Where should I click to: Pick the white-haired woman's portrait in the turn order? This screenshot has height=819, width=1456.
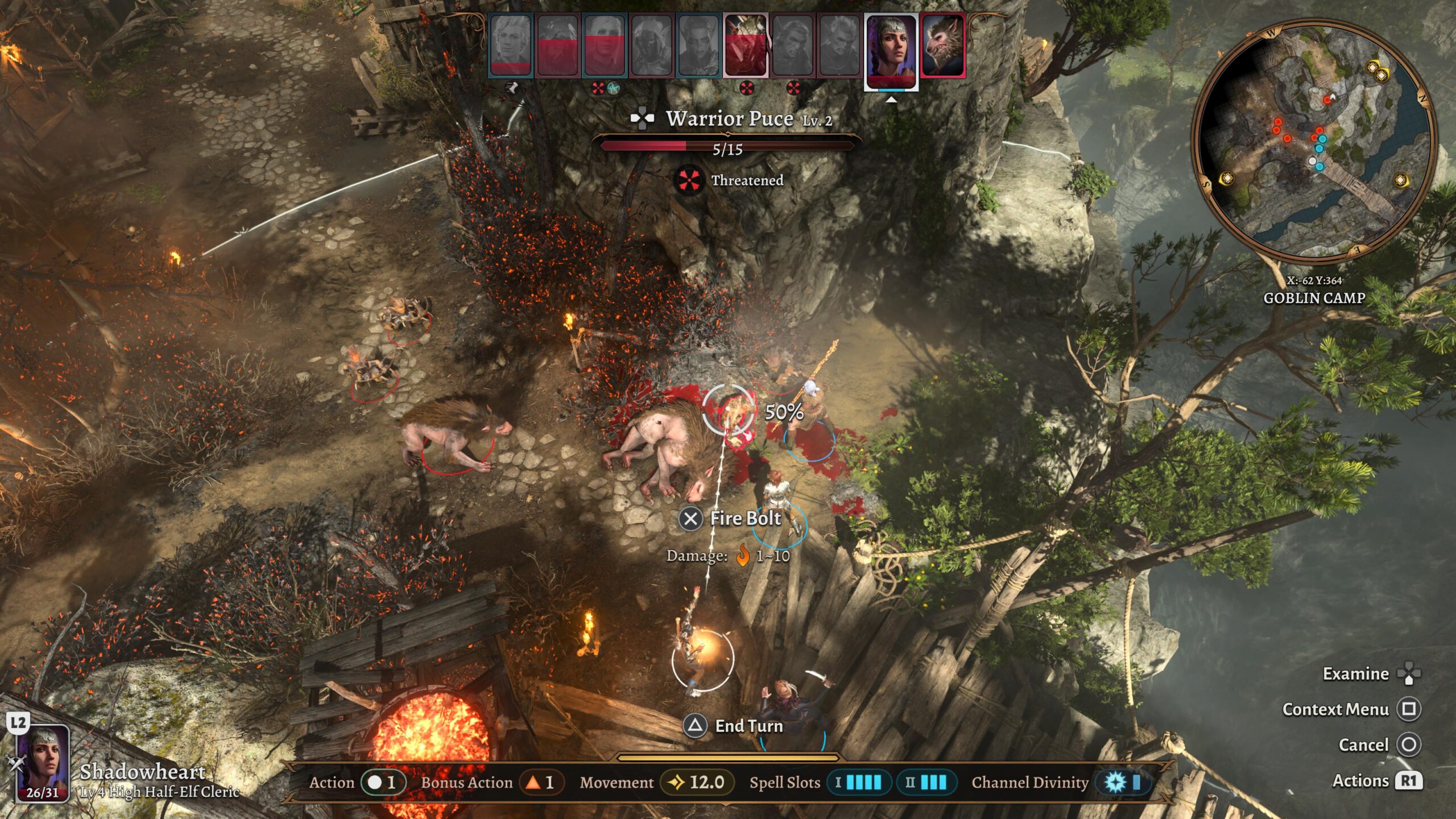pyautogui.click(x=605, y=45)
